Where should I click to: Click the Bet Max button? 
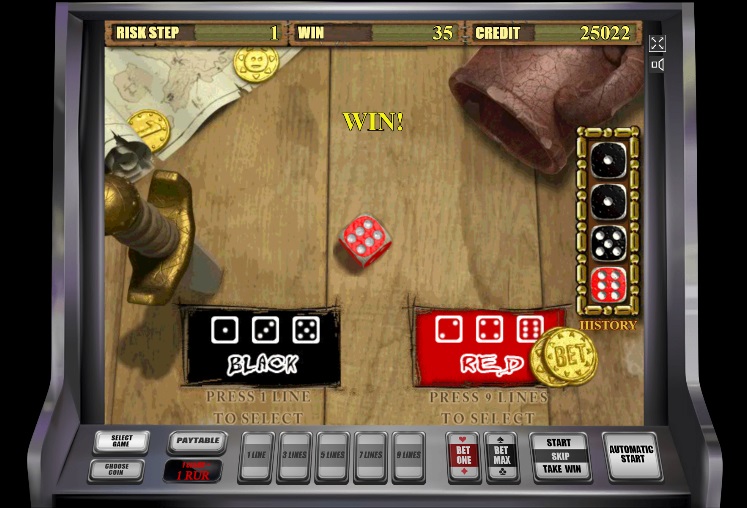(501, 456)
